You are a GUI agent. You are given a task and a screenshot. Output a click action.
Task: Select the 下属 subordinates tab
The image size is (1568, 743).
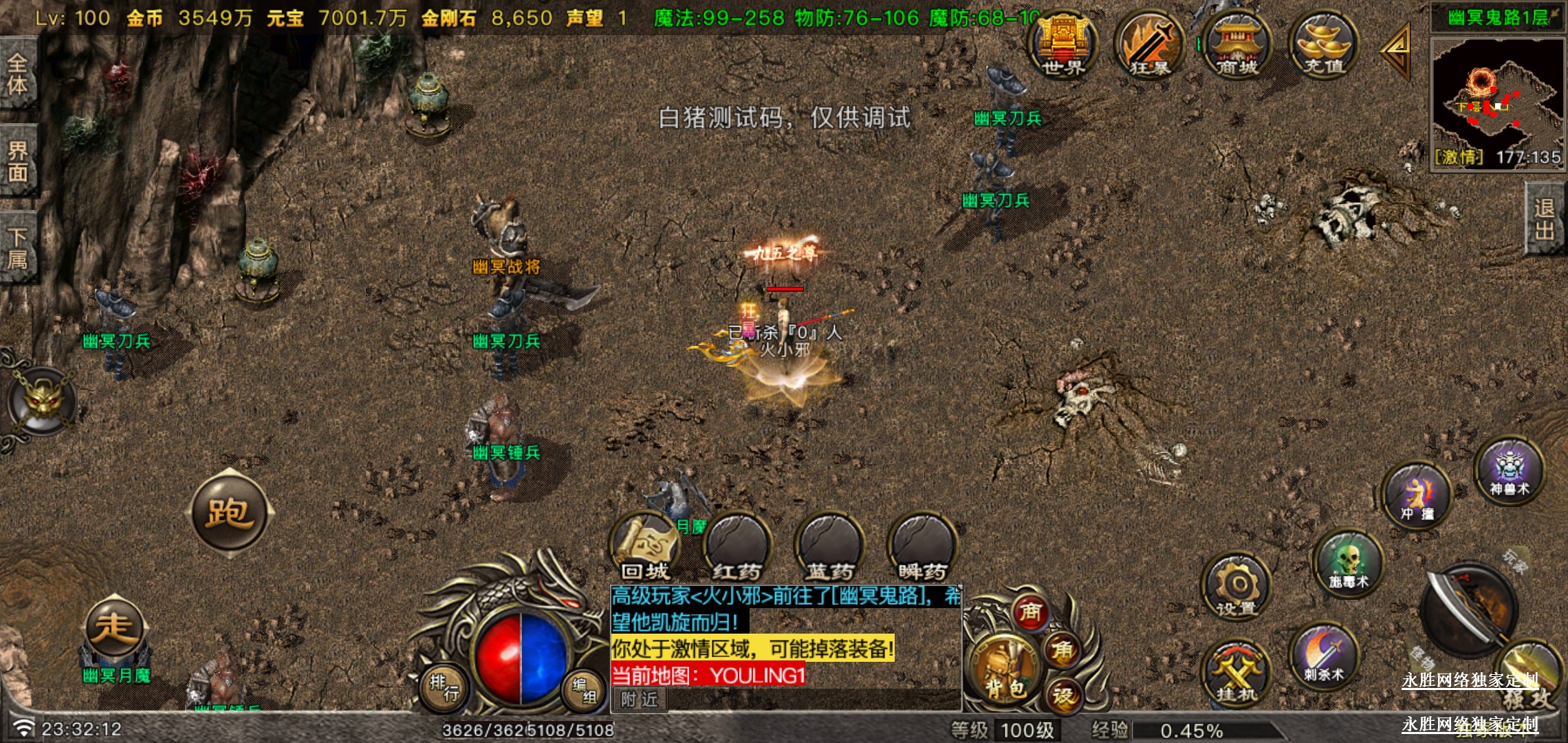[18, 248]
